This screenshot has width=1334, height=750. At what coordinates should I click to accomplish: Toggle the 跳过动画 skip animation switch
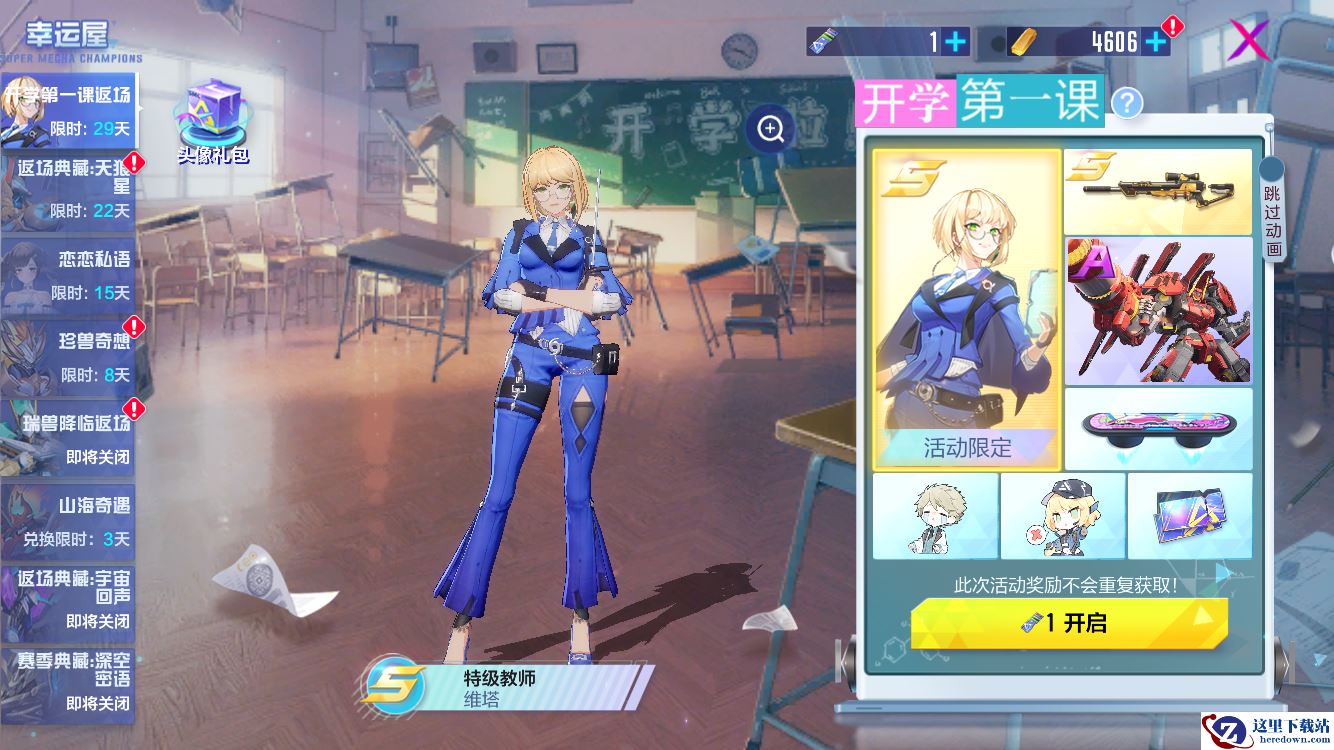pos(1272,210)
